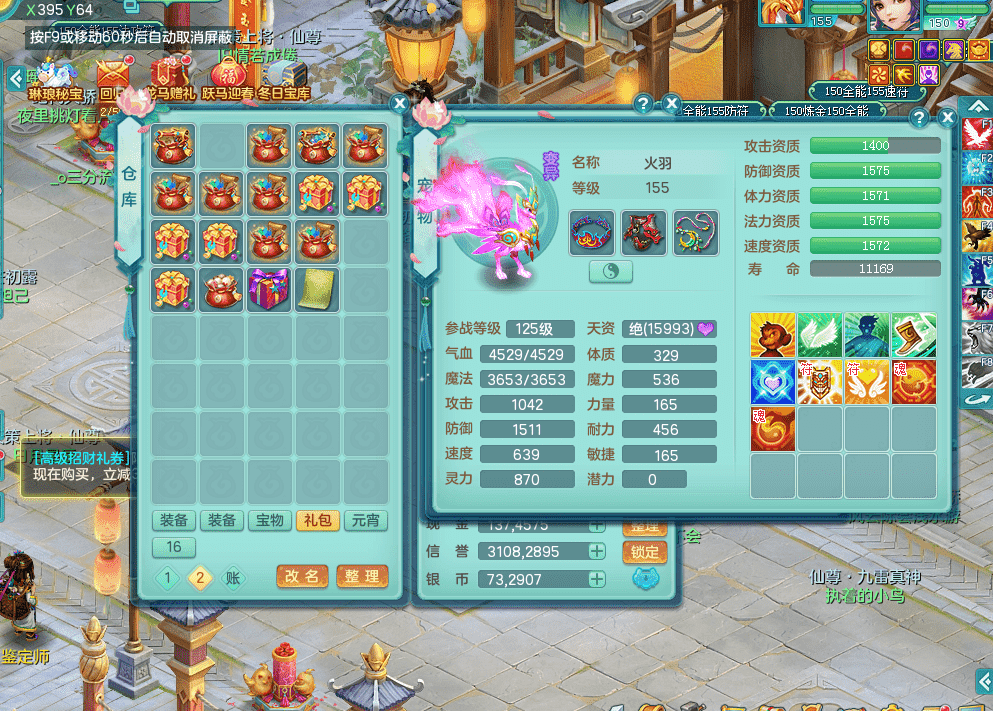Open the 冬日宝库 event icon
Viewport: 993px width, 711px height.
284,78
